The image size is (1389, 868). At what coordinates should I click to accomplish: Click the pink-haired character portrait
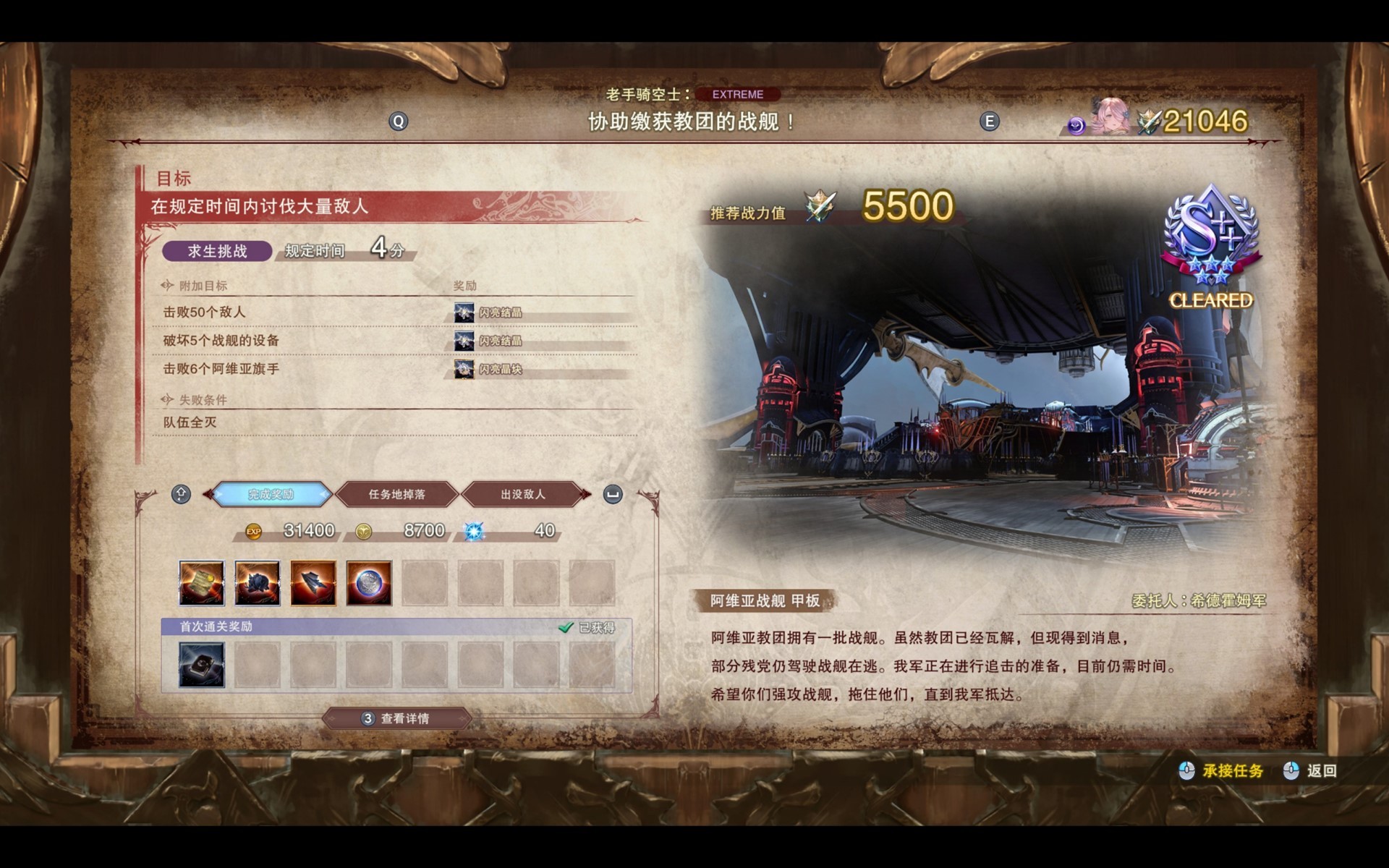[x=1110, y=117]
